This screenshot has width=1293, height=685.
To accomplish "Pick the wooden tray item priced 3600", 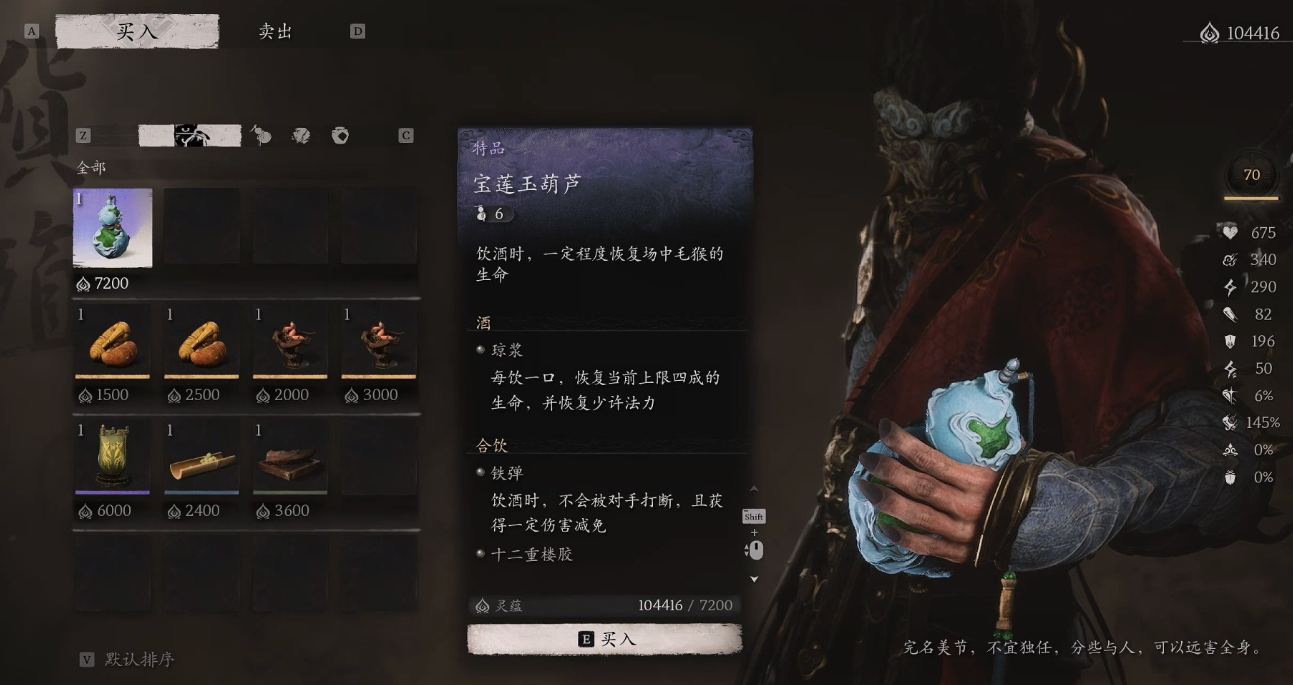I will tap(290, 456).
